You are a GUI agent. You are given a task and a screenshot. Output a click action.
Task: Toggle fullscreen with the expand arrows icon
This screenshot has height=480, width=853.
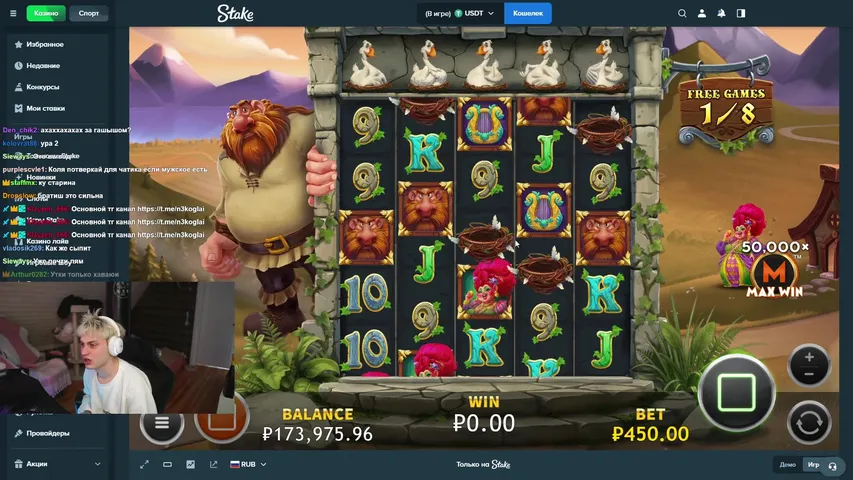[x=145, y=464]
